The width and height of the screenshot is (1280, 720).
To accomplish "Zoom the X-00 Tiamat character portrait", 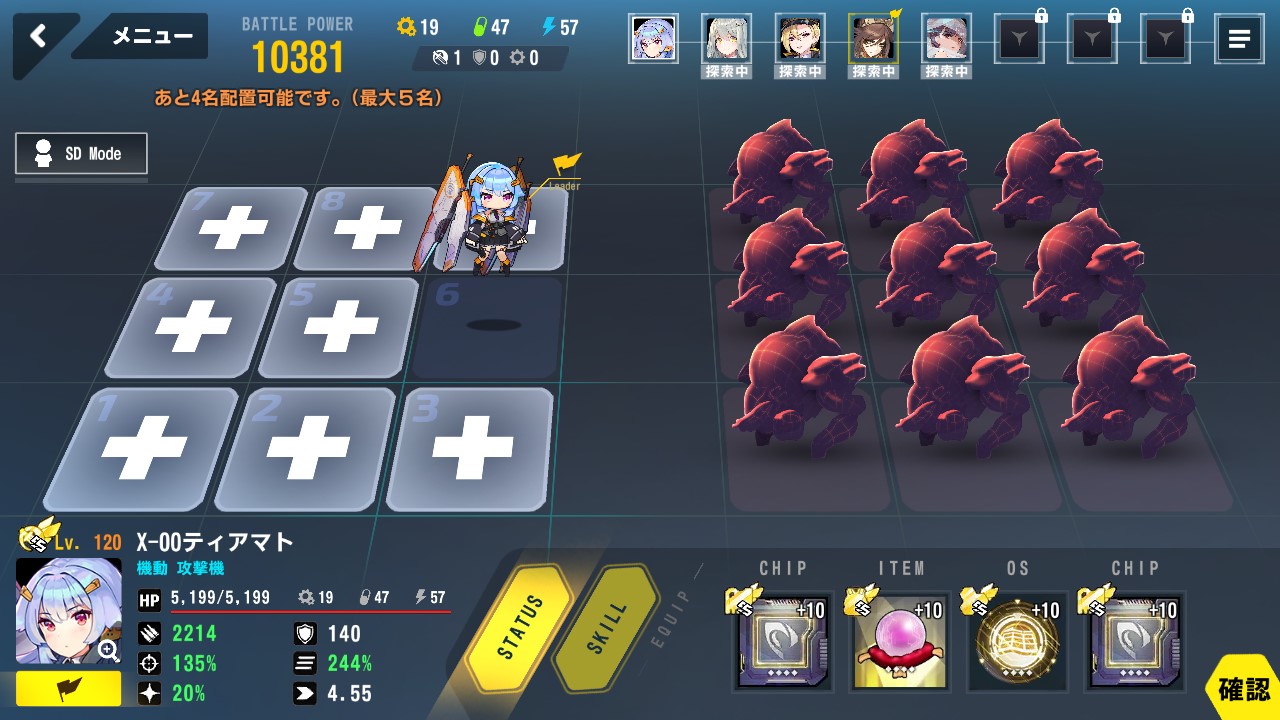I will (x=108, y=650).
